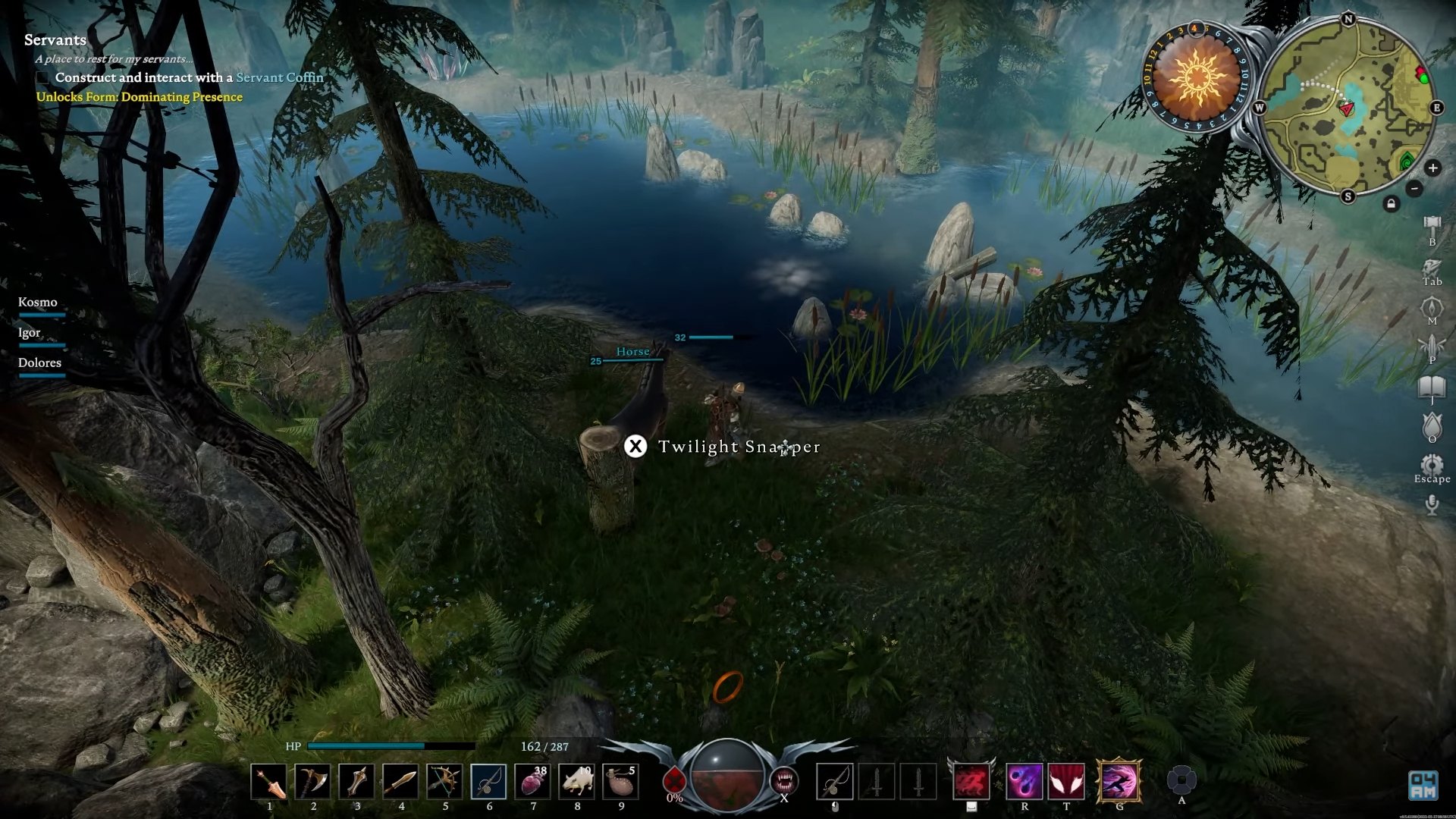Screen dimensions: 1456x819
Task: Choose the crossbow in hotbar slot 5
Action: pos(444,782)
